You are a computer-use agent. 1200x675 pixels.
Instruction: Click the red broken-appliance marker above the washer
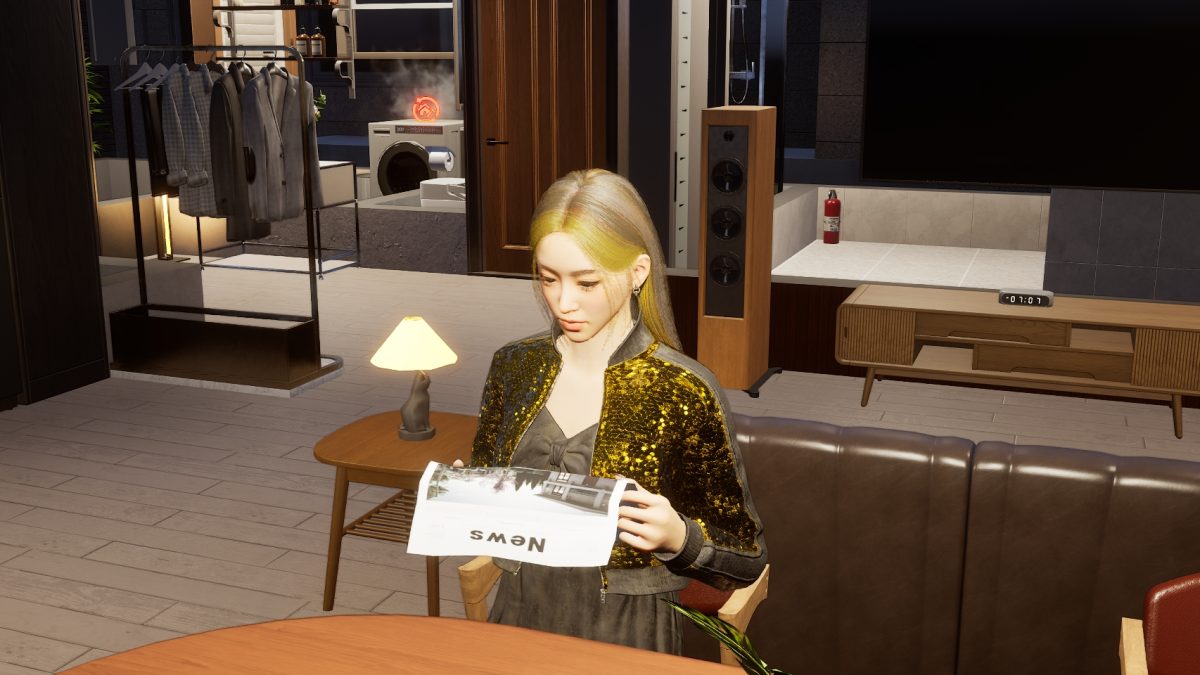click(x=426, y=108)
